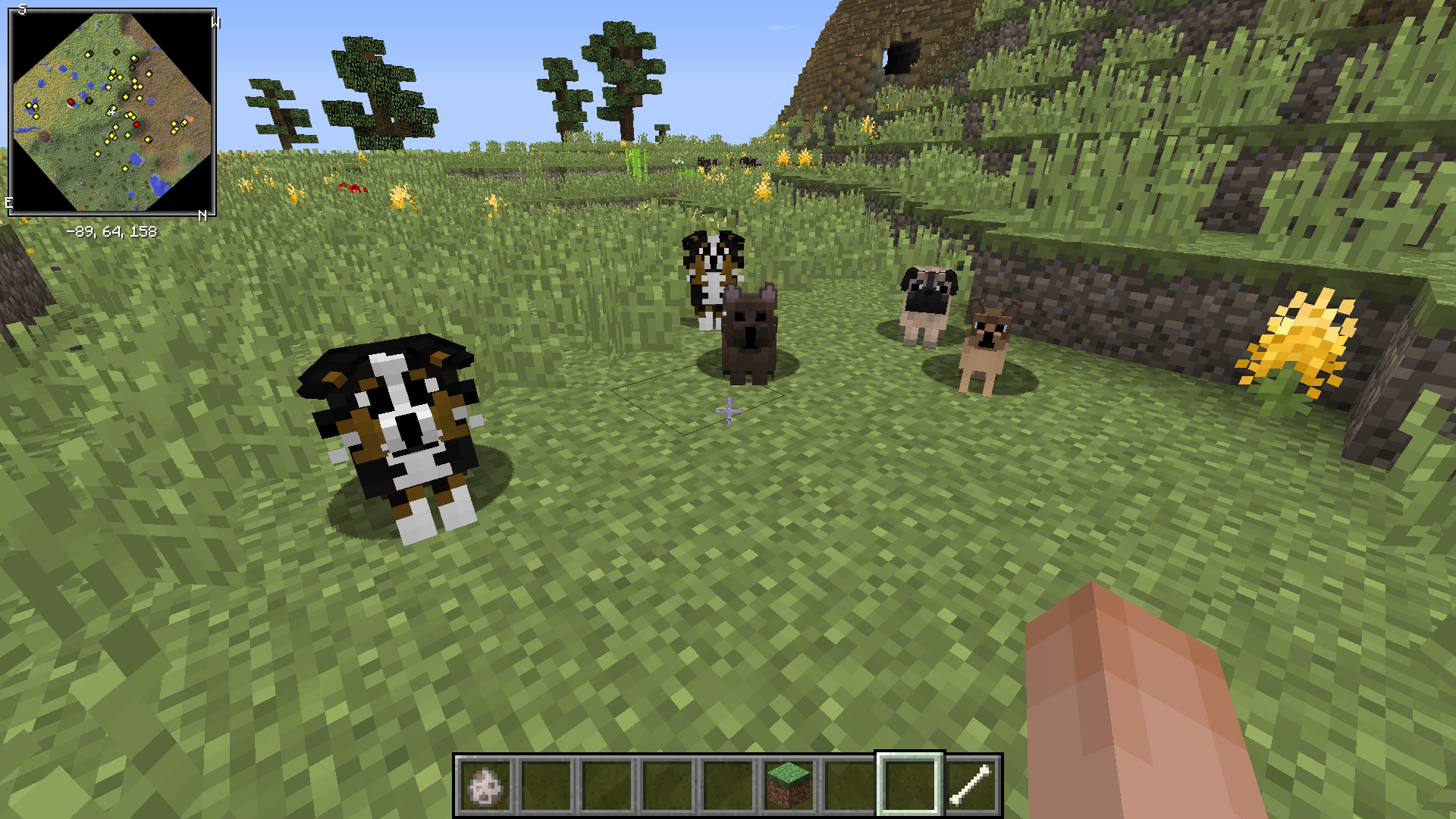Click the player arrow at the minimap center
The height and width of the screenshot is (819, 1456).
(111, 111)
